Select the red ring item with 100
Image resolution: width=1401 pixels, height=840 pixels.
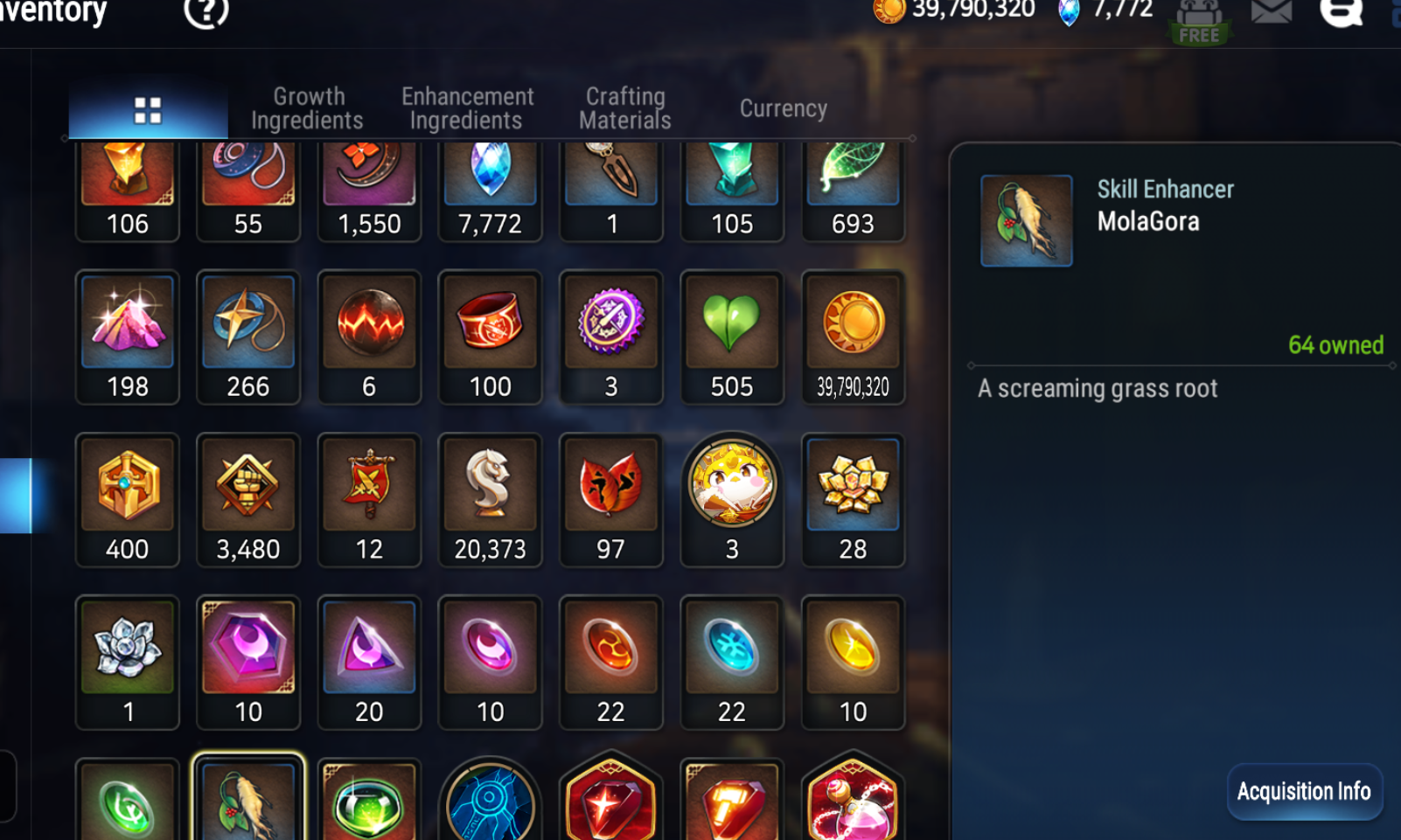490,337
